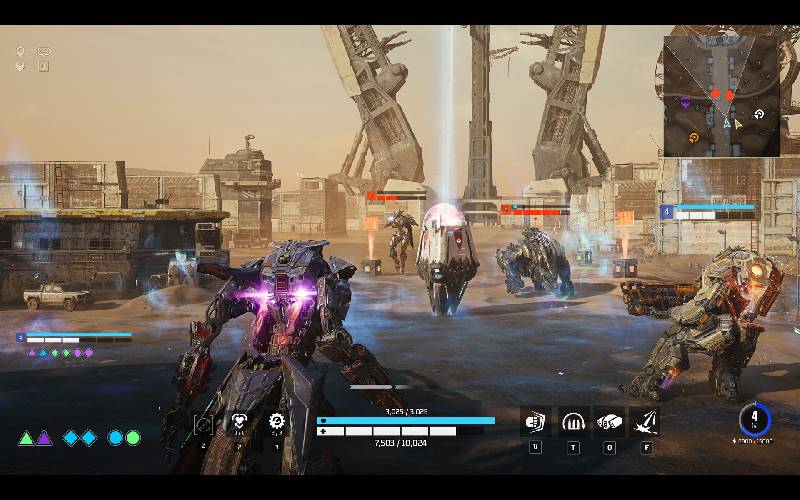Select the heart repair consumable slot
The image size is (800, 500).
pyautogui.click(x=240, y=423)
